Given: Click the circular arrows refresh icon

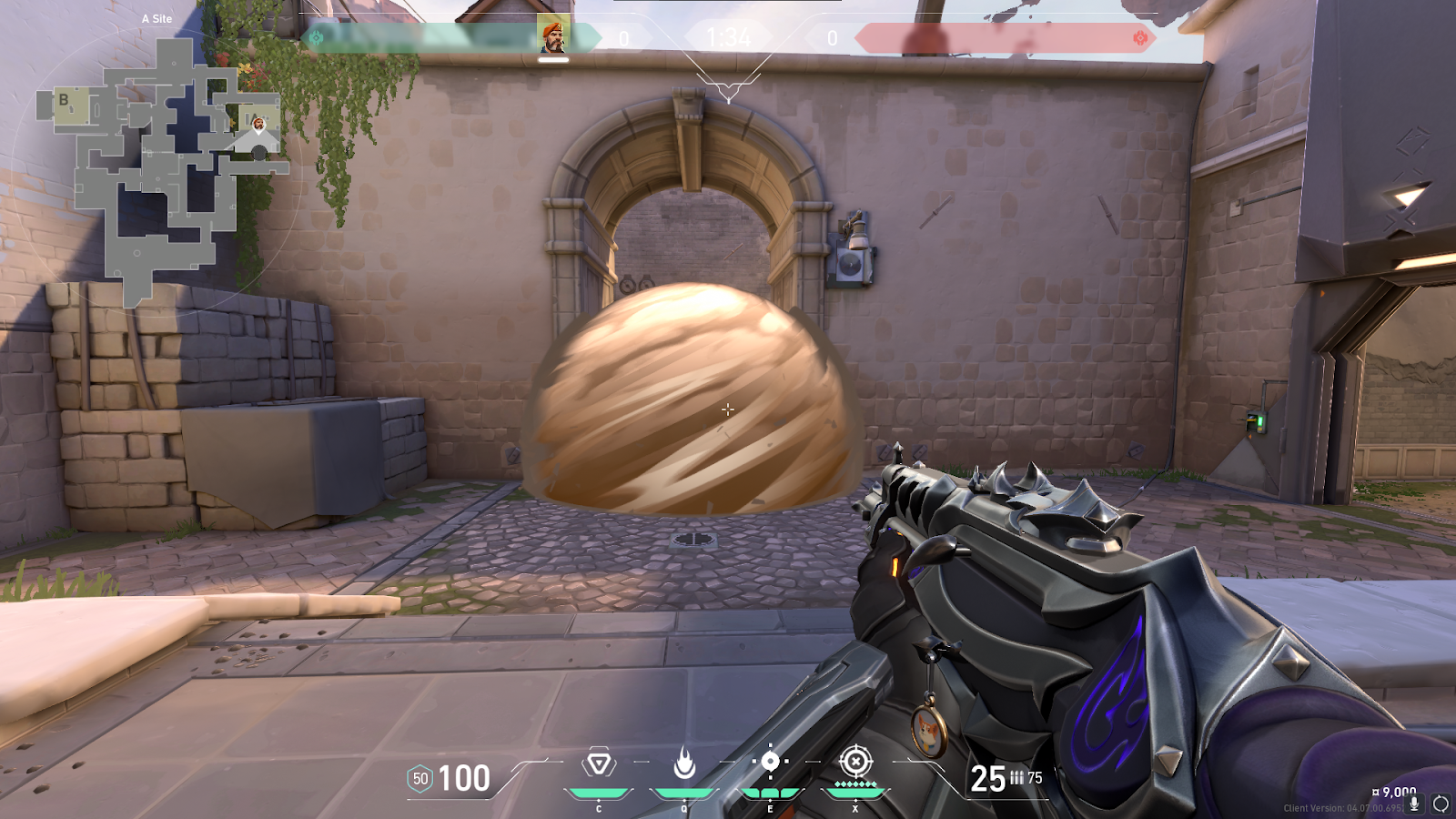Looking at the screenshot, I should 1441,804.
